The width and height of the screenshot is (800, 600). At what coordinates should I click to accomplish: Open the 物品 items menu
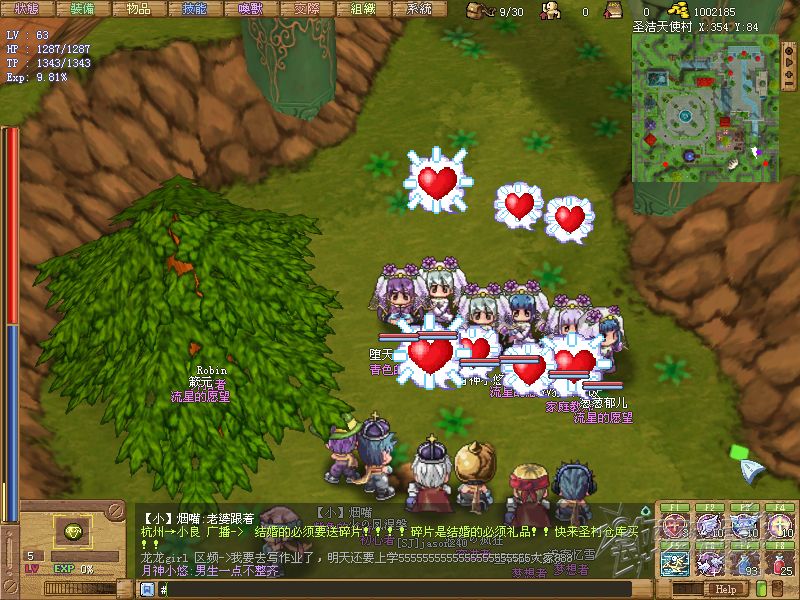139,9
